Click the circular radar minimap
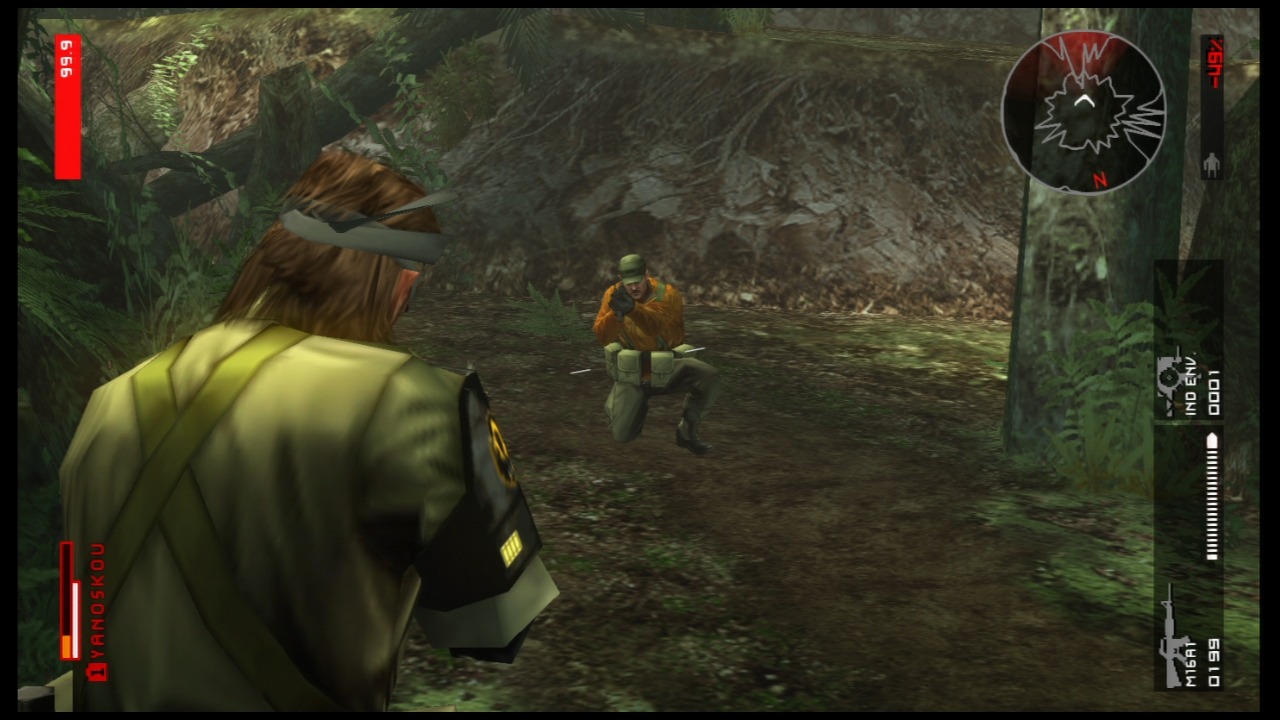1280x720 pixels. tap(1083, 111)
